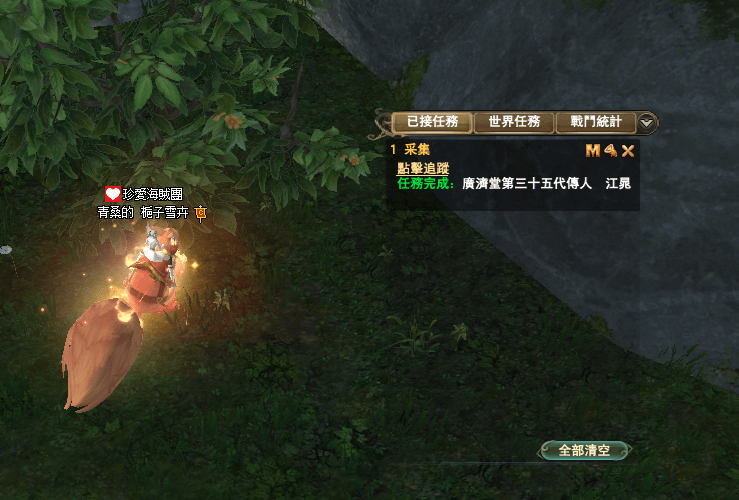Click the 點擊追蹤 tracking link

click(x=421, y=168)
